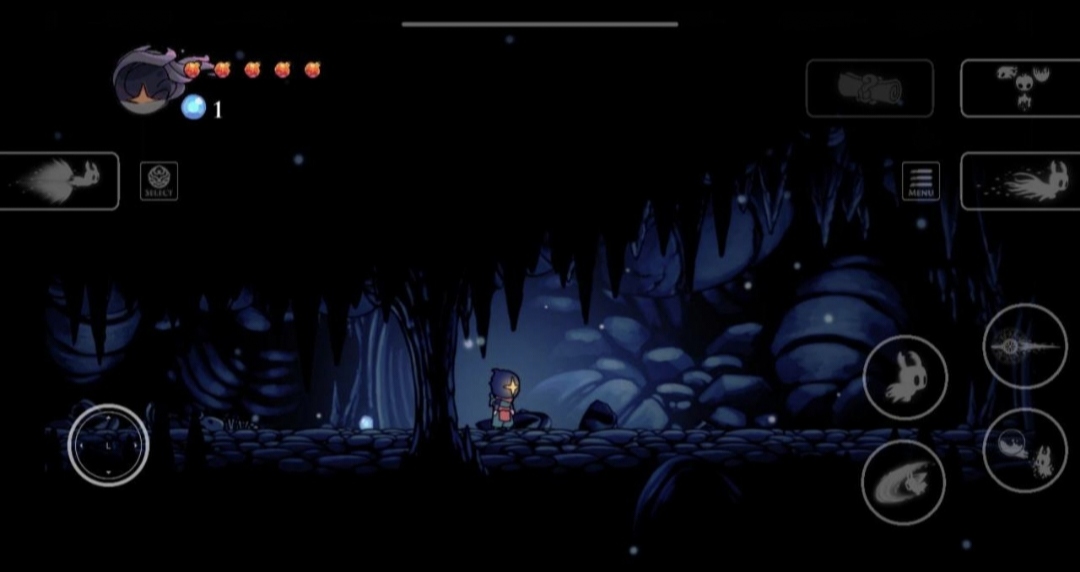Activate the horizontal light beam ability
This screenshot has height=572, width=1080.
click(1025, 346)
